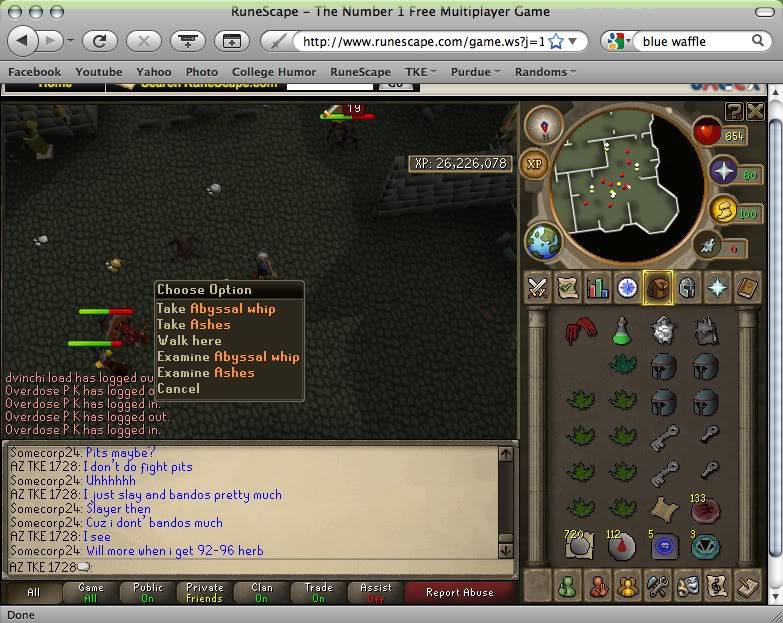The width and height of the screenshot is (783, 623).
Task: Switch to the skills stats tab
Action: 598,288
